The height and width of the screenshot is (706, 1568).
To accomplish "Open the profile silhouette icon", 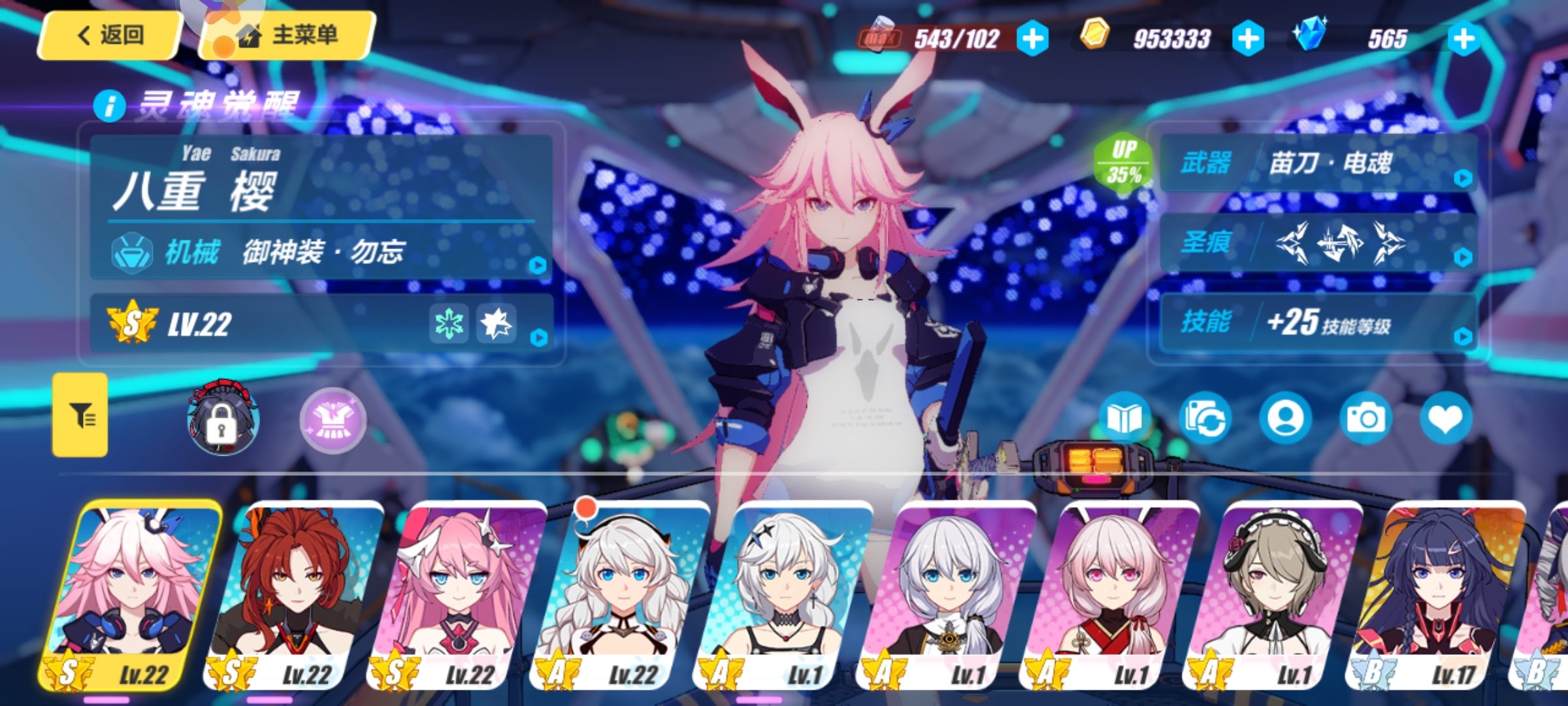I will [1284, 418].
